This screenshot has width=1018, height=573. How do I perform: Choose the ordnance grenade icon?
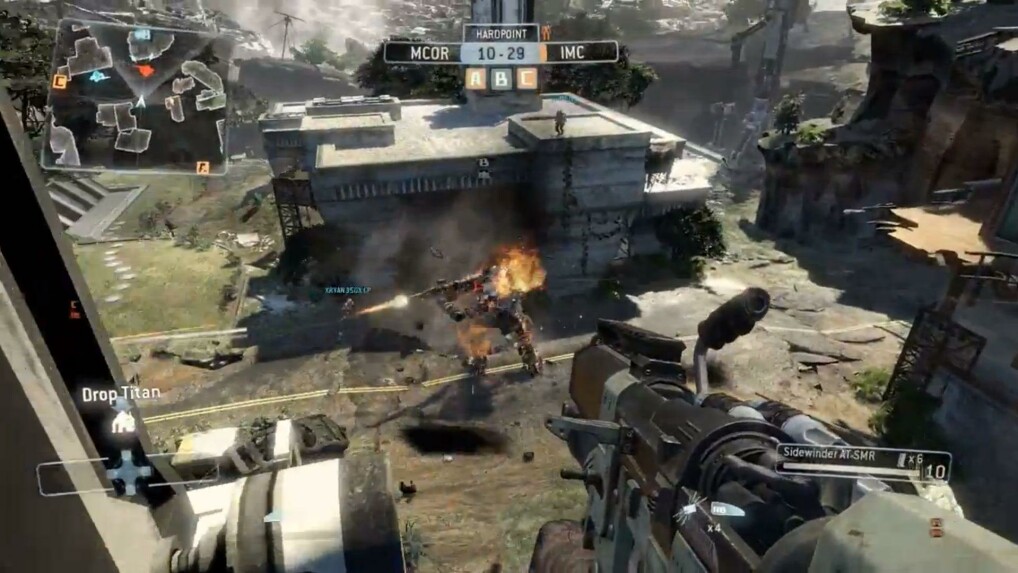coord(690,512)
